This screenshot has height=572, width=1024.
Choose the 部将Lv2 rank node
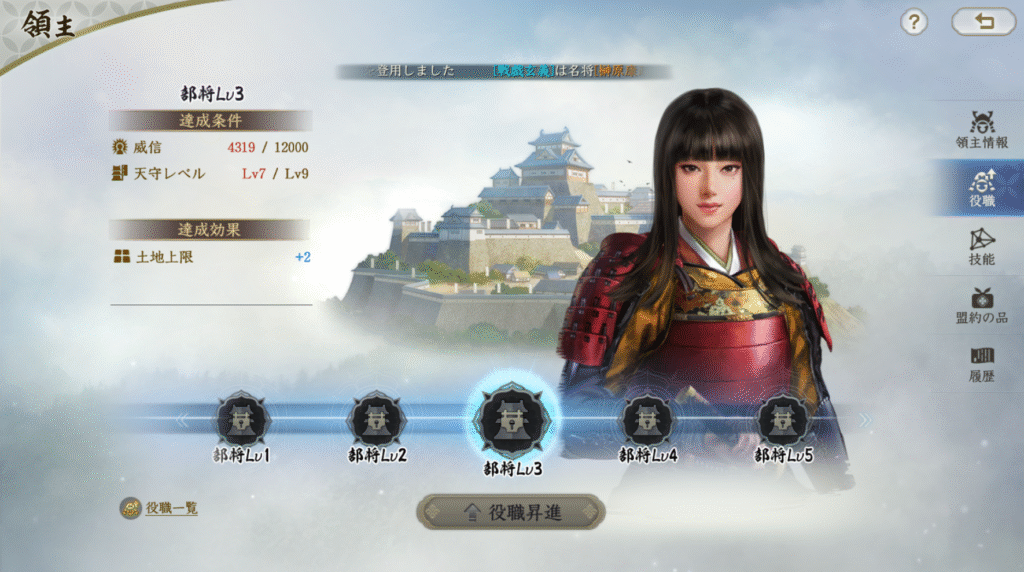click(x=376, y=420)
